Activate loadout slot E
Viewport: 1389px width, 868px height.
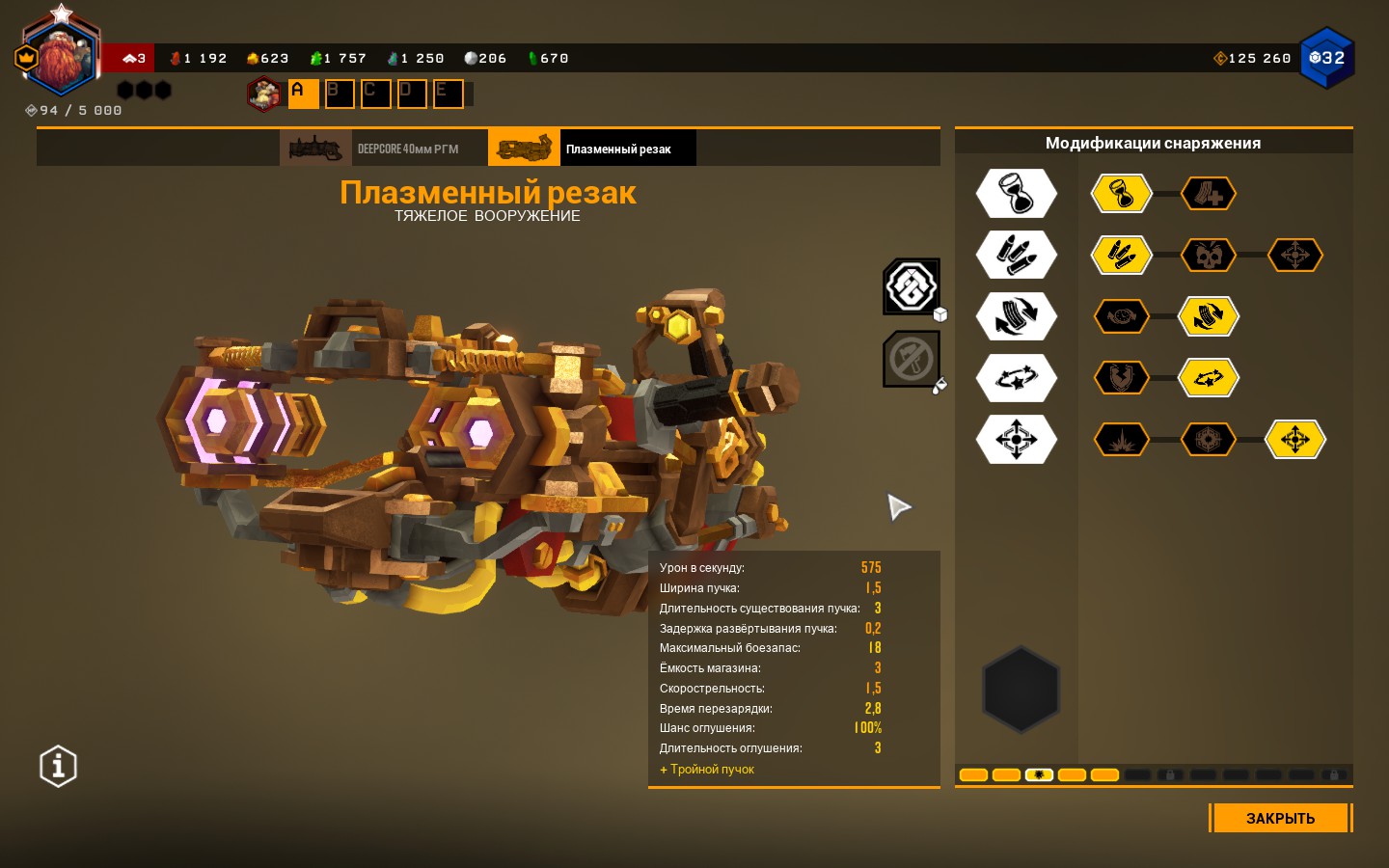coord(448,94)
